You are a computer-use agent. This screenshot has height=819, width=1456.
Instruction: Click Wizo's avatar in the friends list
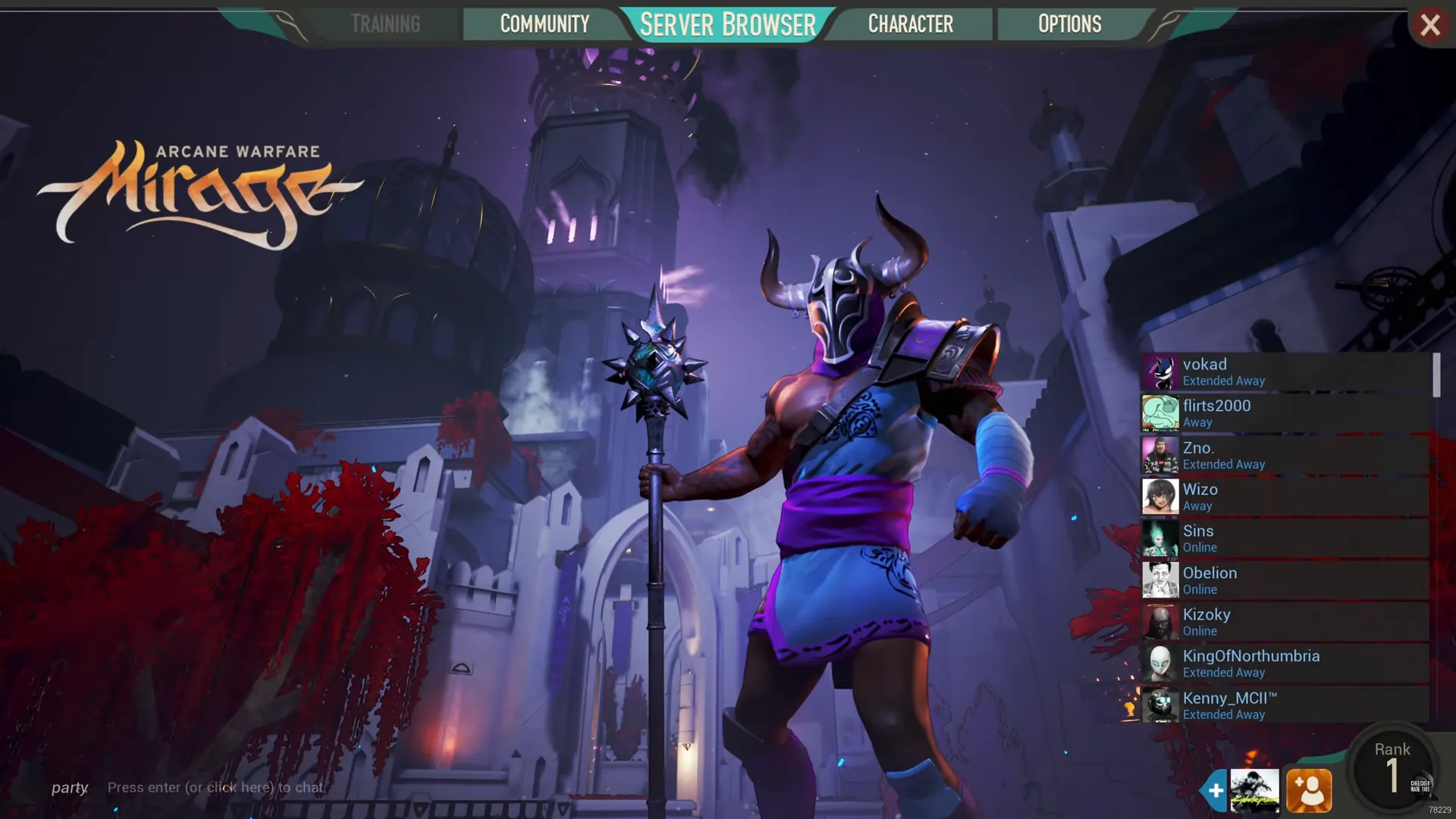pyautogui.click(x=1159, y=497)
